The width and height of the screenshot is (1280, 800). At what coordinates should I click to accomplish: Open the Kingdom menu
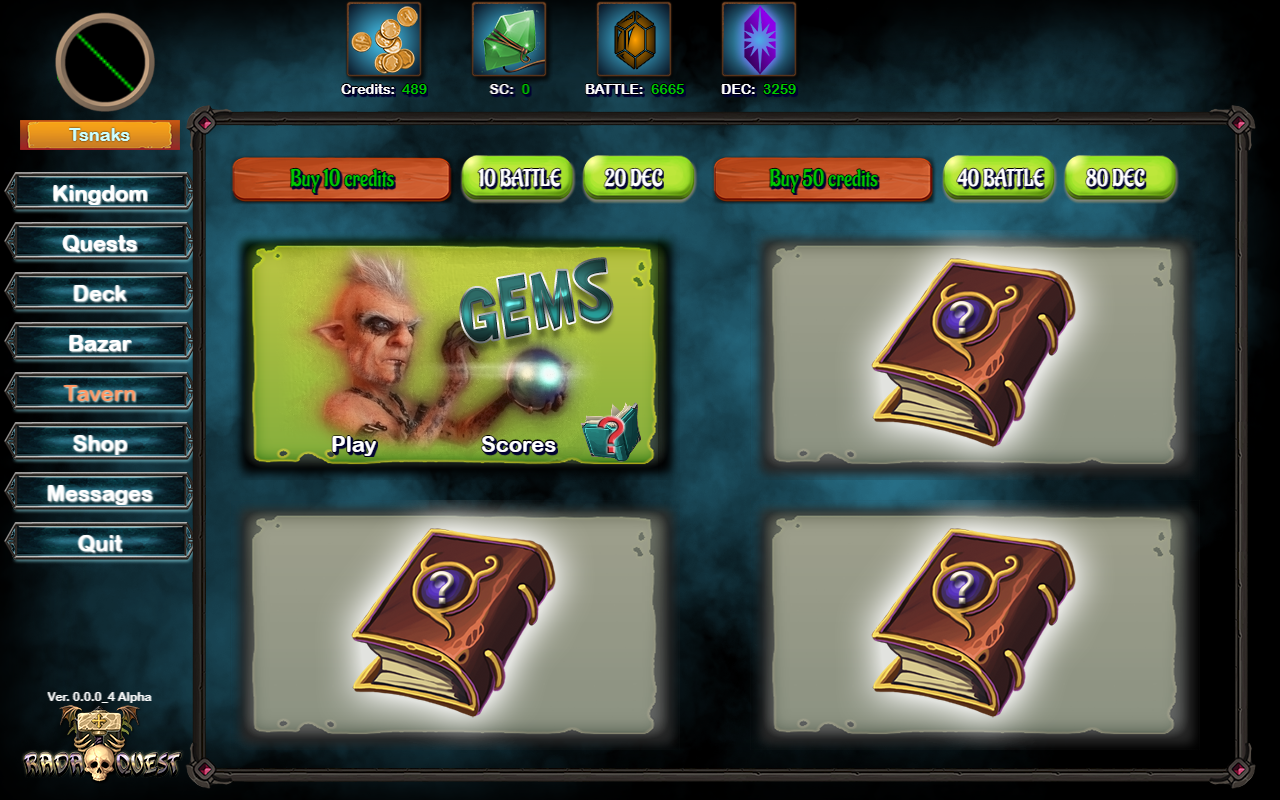(x=100, y=193)
